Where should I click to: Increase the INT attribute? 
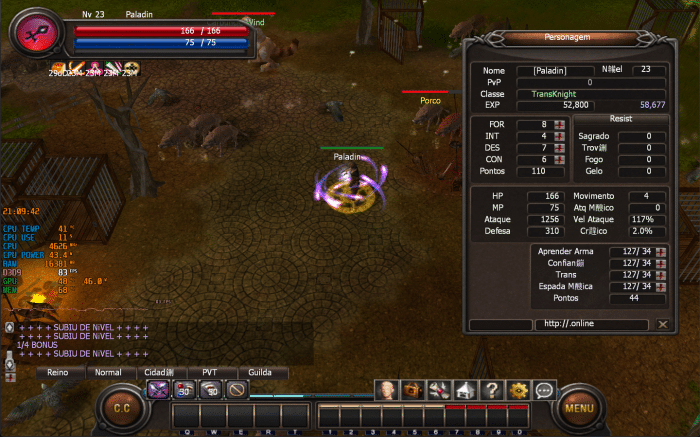coord(559,136)
